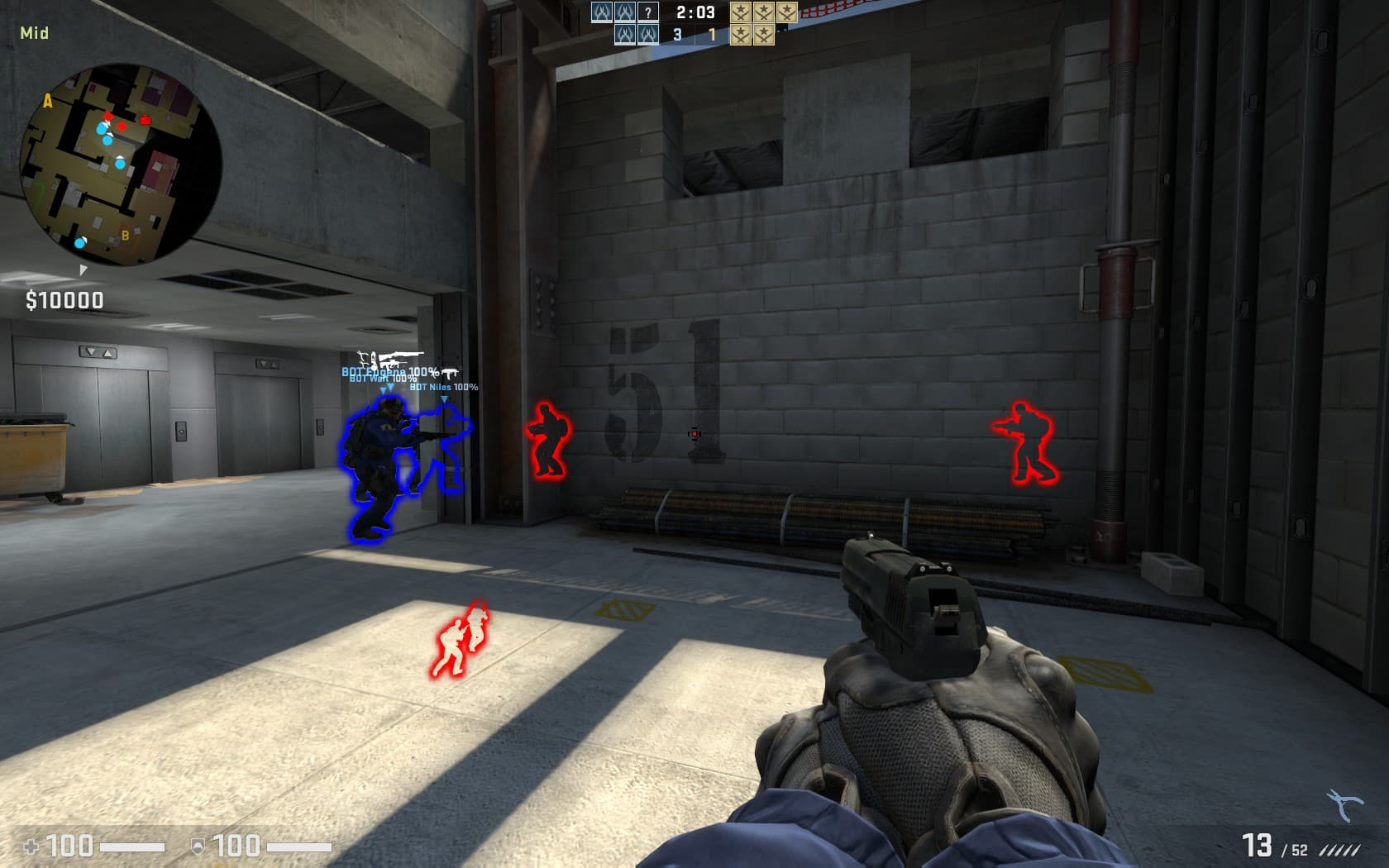Click the bombsite A marker on the radar
This screenshot has width=1389, height=868.
(48, 101)
